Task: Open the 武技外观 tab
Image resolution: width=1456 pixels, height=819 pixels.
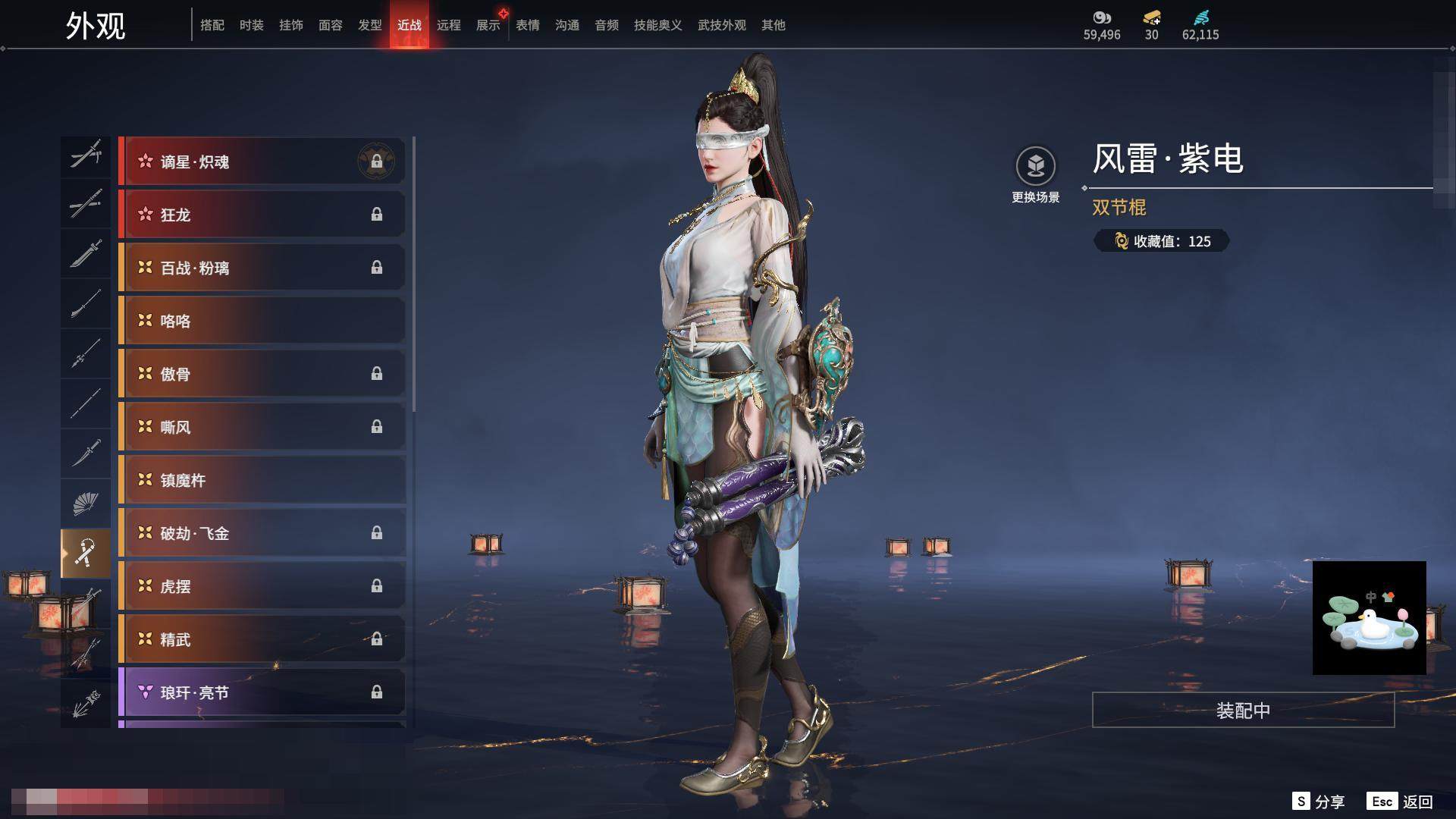Action: pos(721,25)
